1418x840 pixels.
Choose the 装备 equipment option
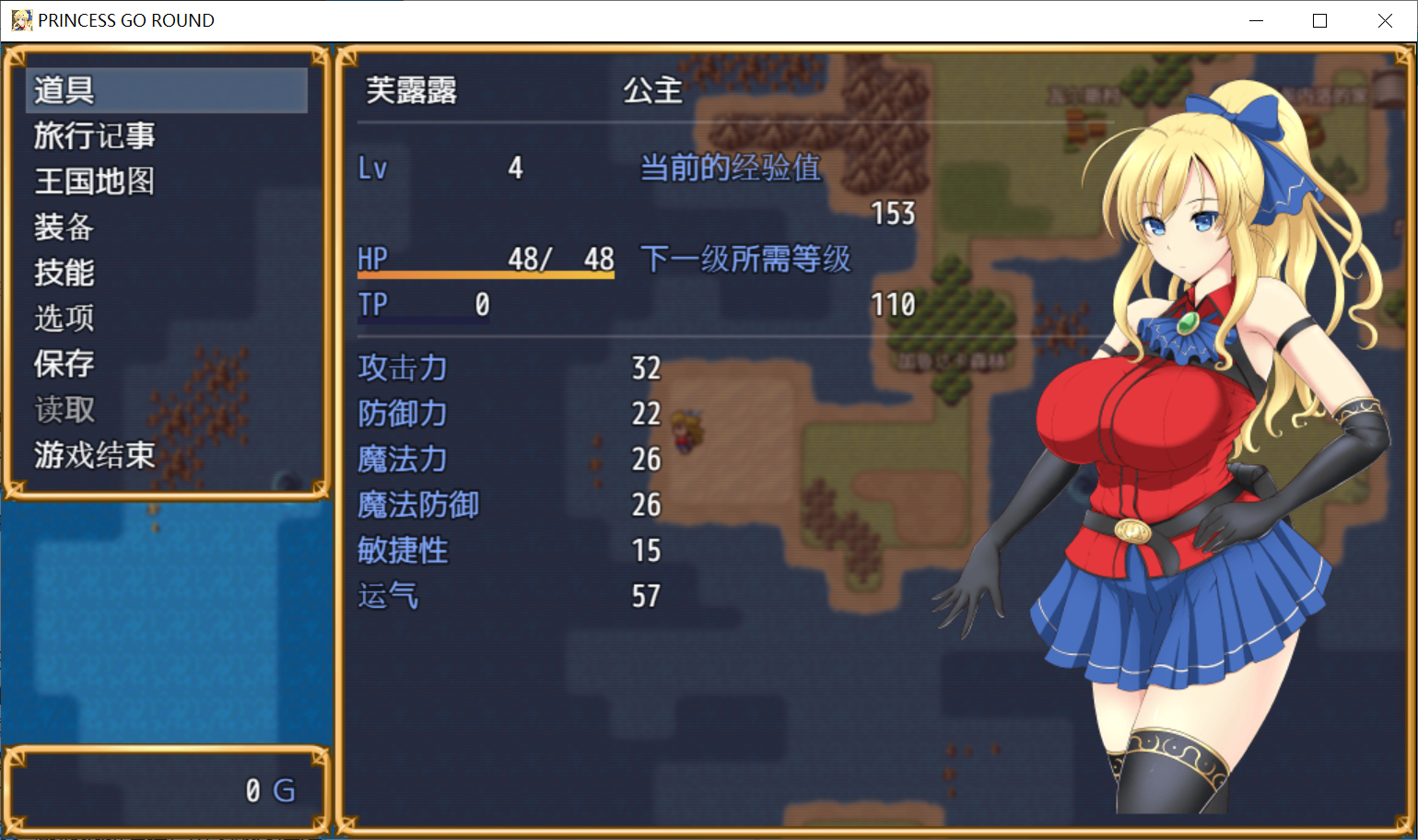click(x=64, y=227)
